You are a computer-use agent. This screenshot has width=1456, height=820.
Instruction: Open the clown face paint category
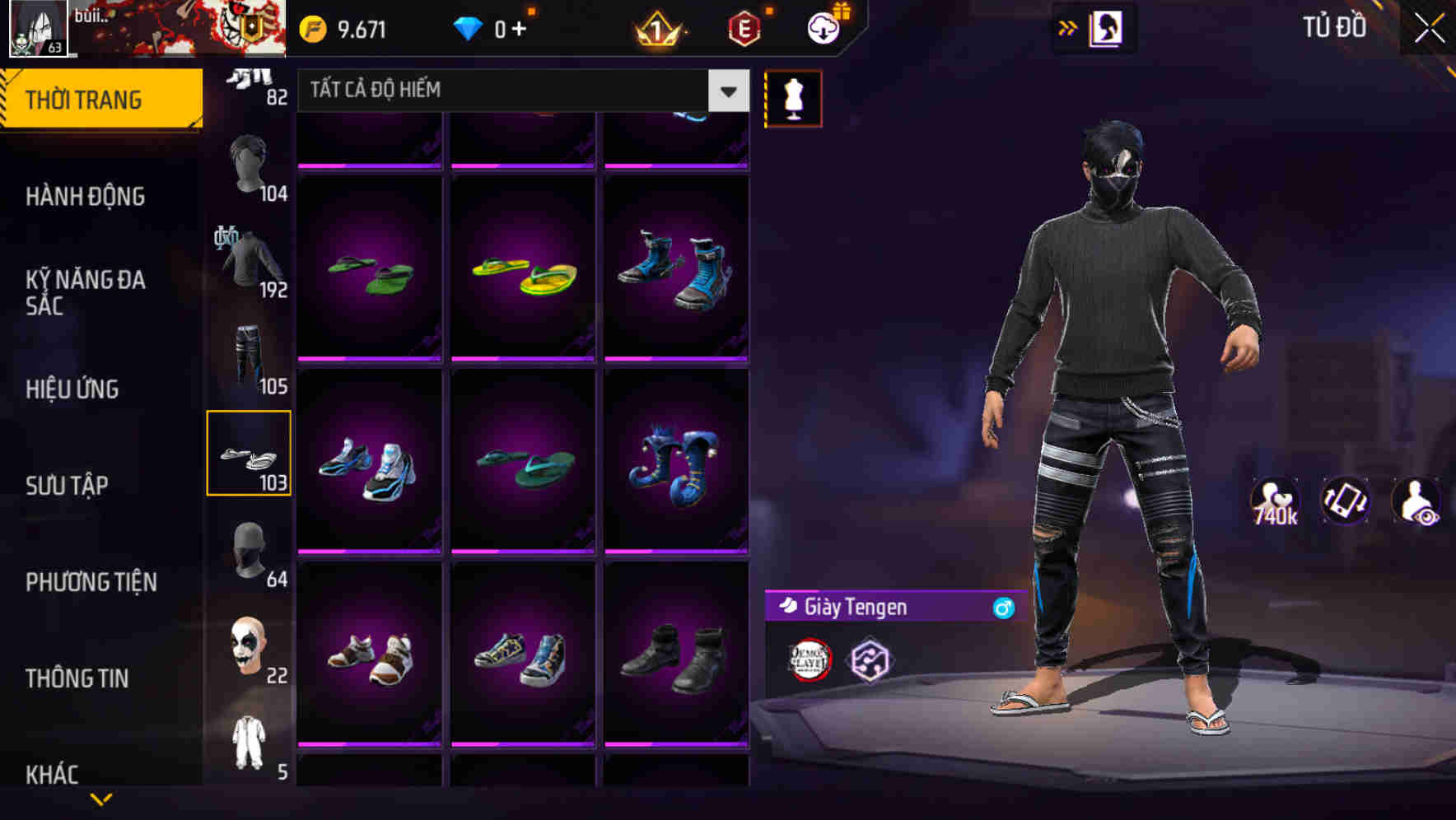[x=249, y=646]
